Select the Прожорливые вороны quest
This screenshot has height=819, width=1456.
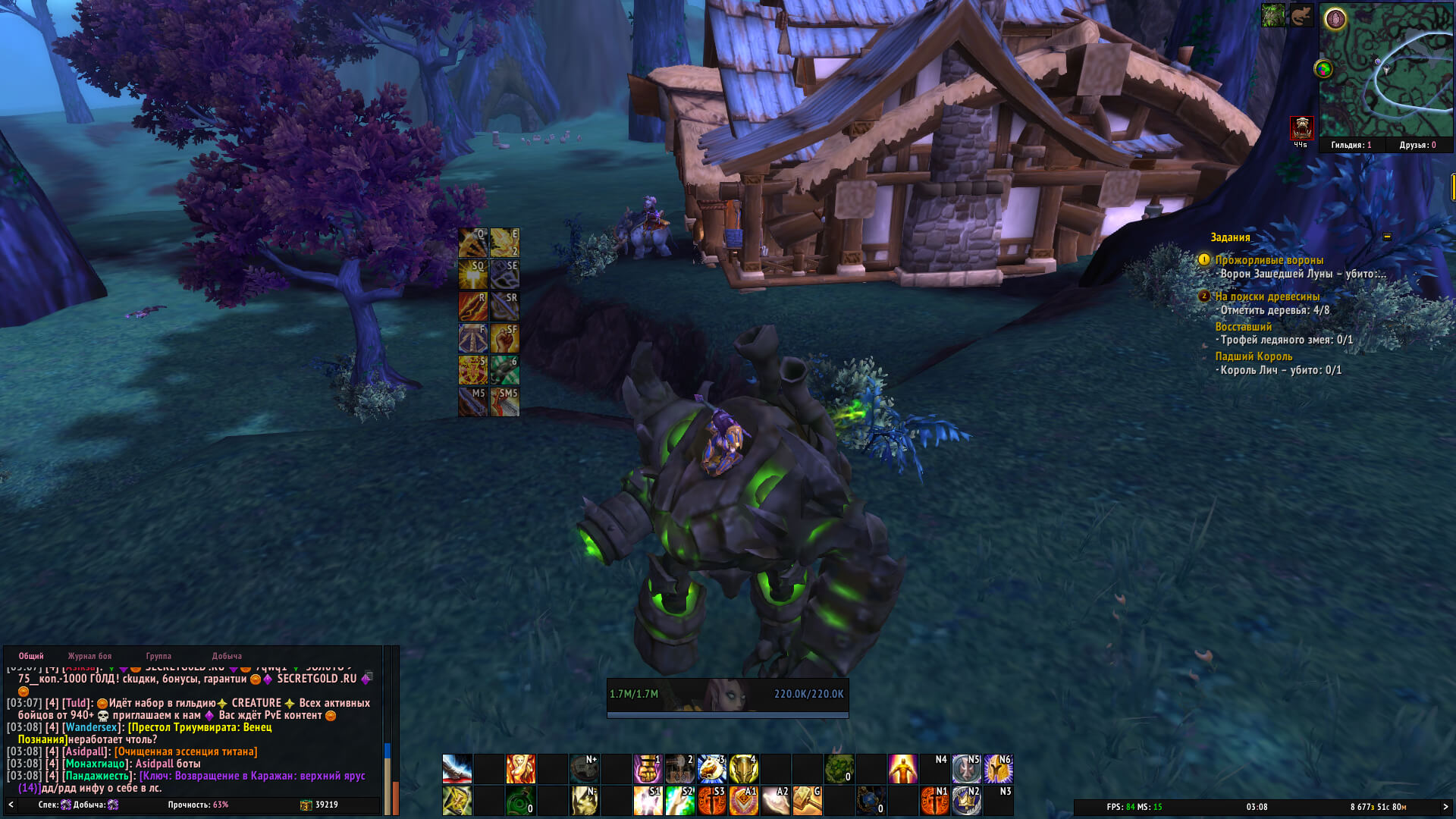tap(1269, 260)
